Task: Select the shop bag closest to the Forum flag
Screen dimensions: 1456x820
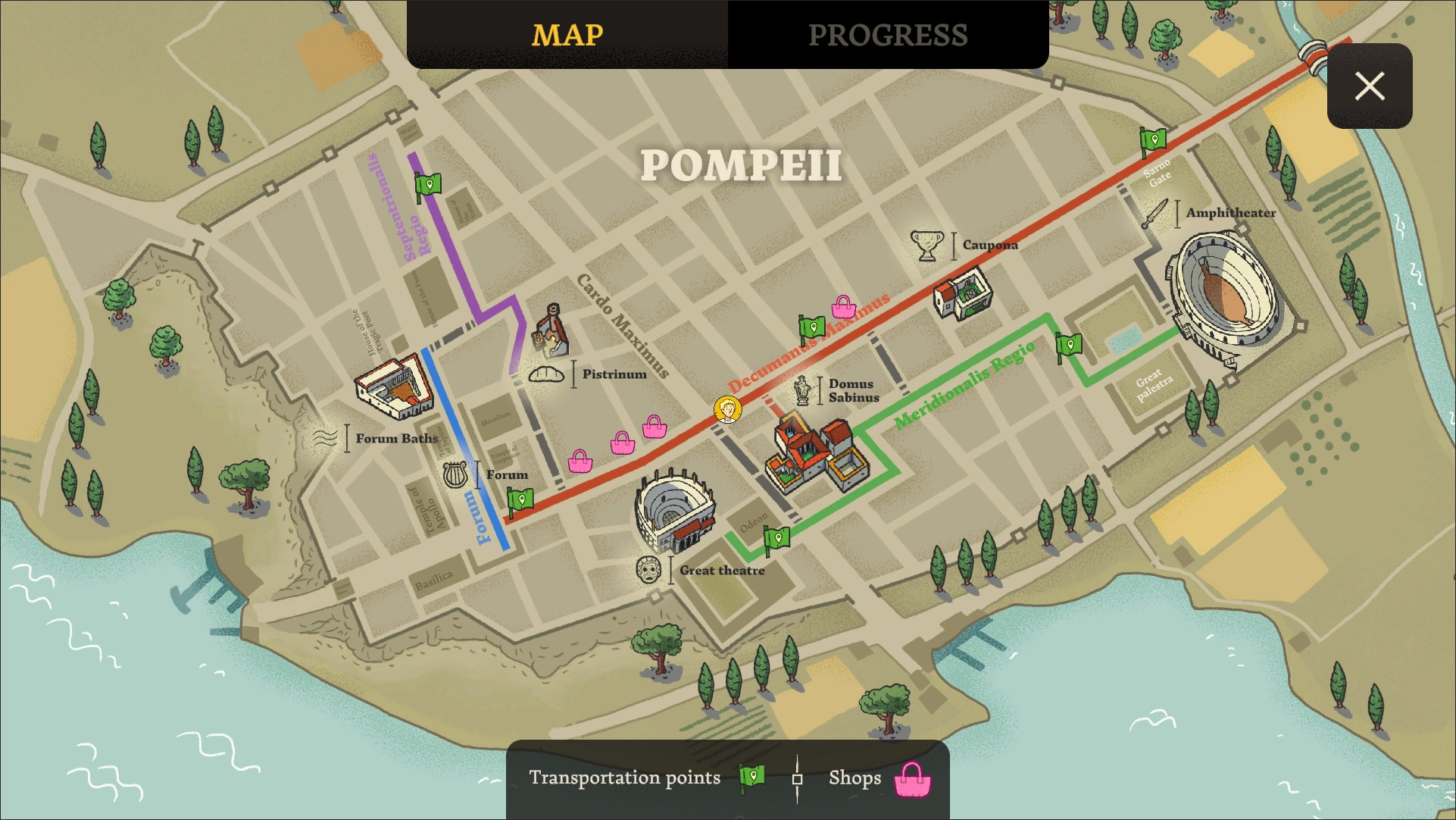Action: coord(579,460)
